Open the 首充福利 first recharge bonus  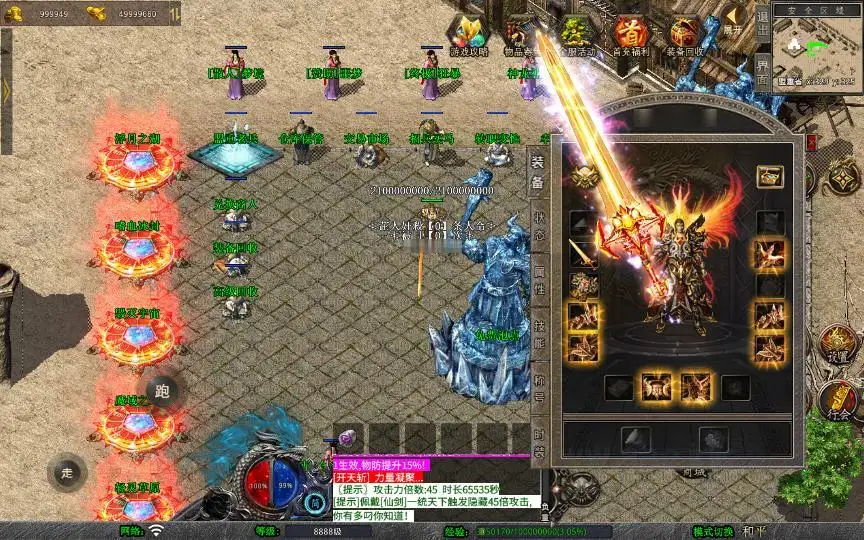630,36
